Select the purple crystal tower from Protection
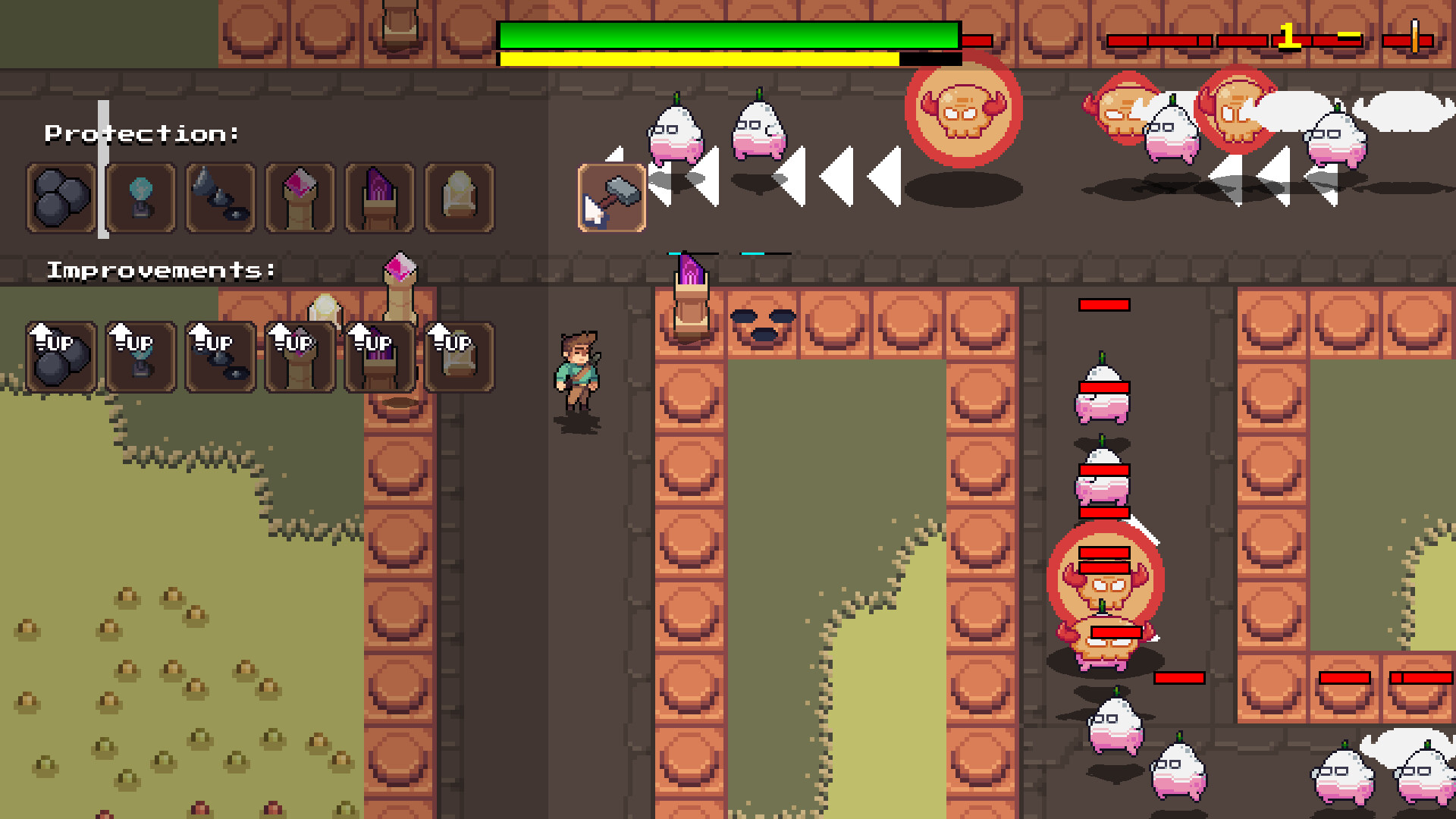 pos(378,199)
